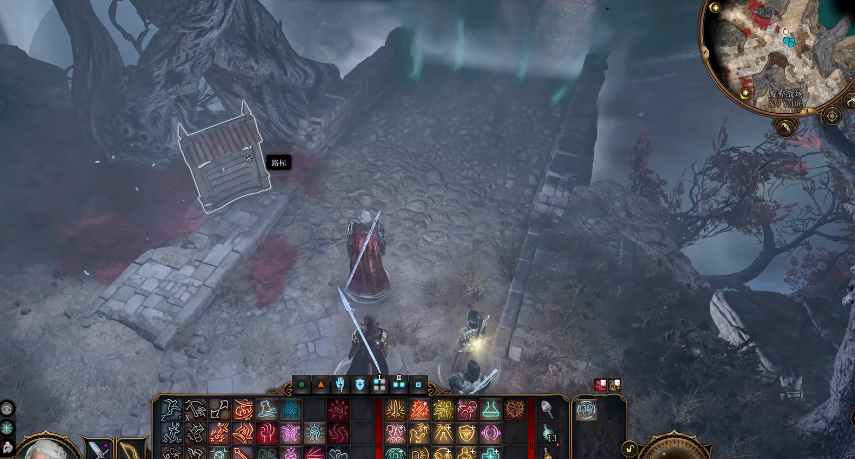
Task: Use the teal flask ability icon
Action: [x=491, y=409]
